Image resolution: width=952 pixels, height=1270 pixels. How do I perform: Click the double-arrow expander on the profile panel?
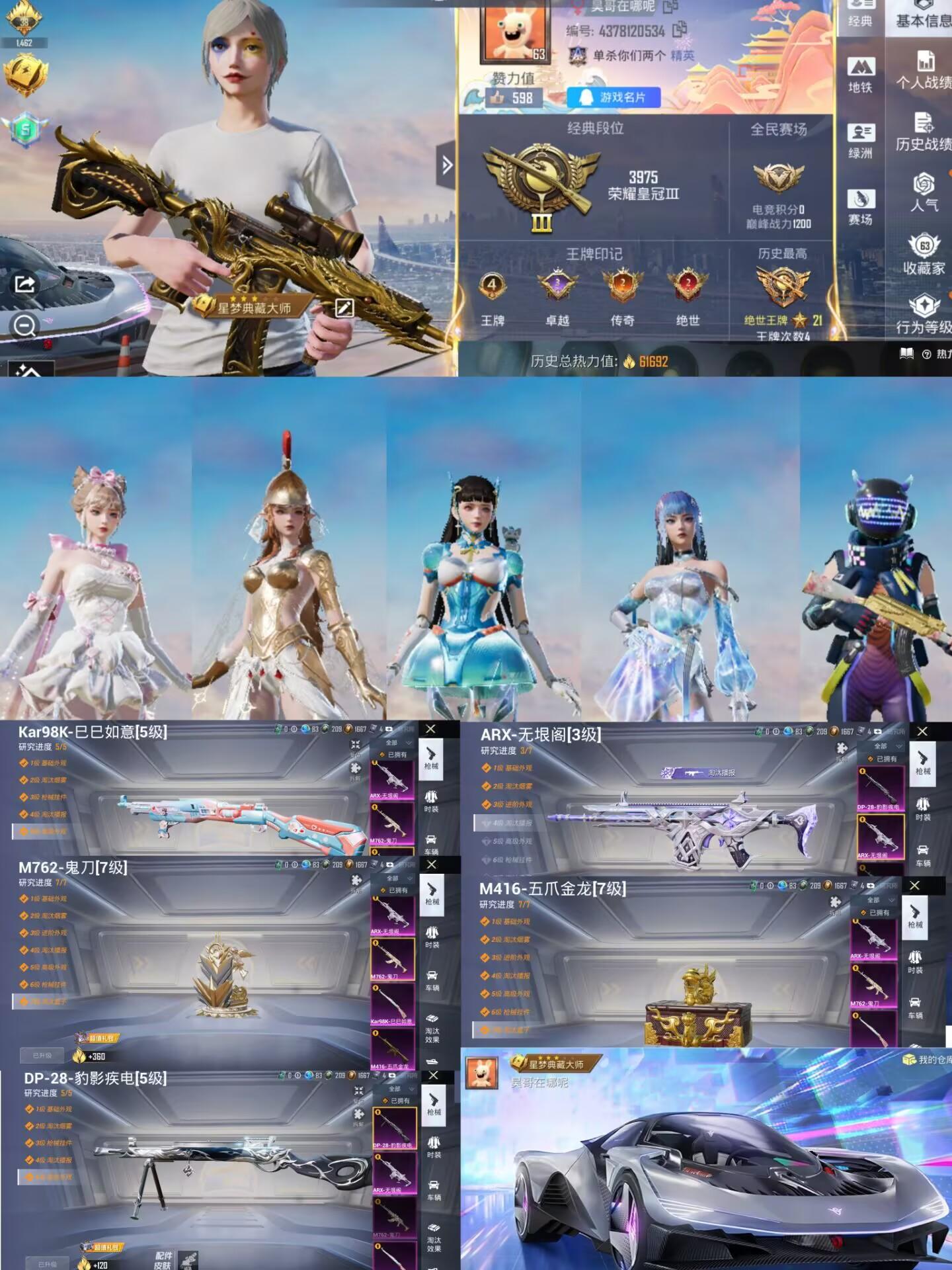[x=447, y=165]
